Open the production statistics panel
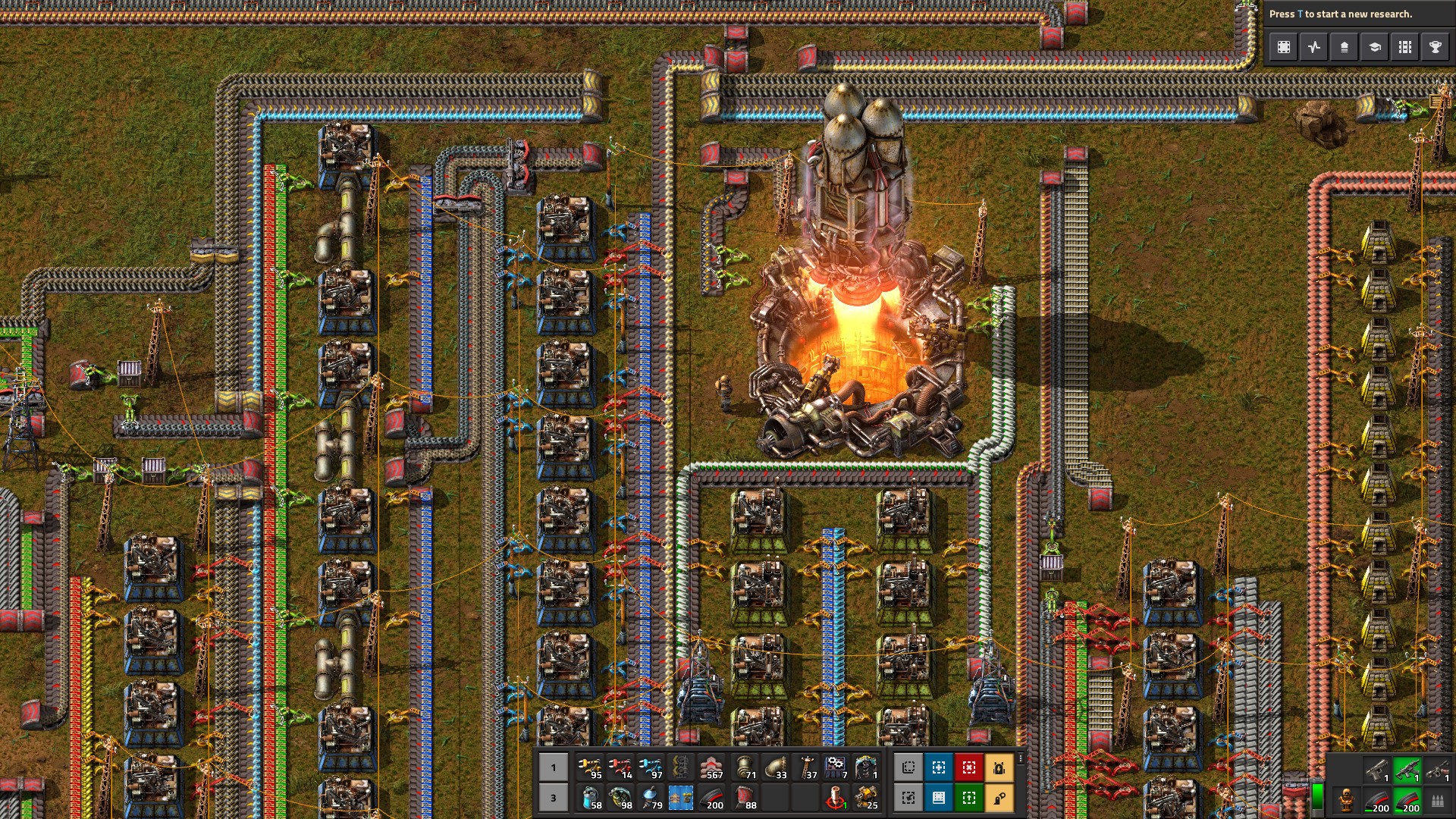1456x819 pixels. [1313, 47]
